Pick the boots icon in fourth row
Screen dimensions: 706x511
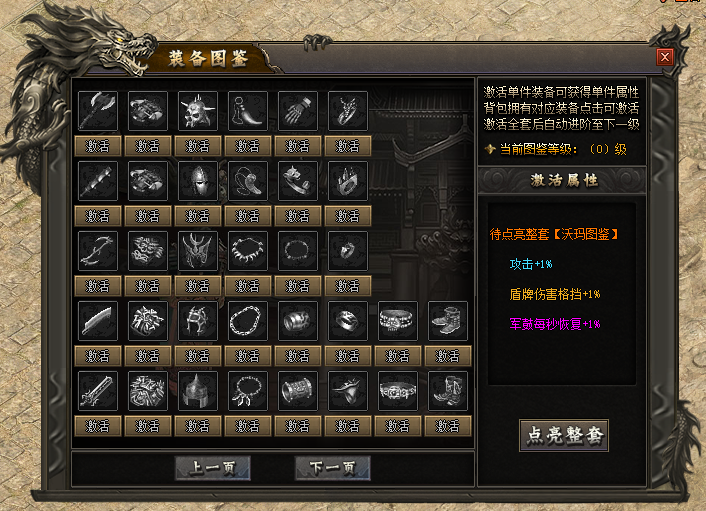[x=448, y=320]
